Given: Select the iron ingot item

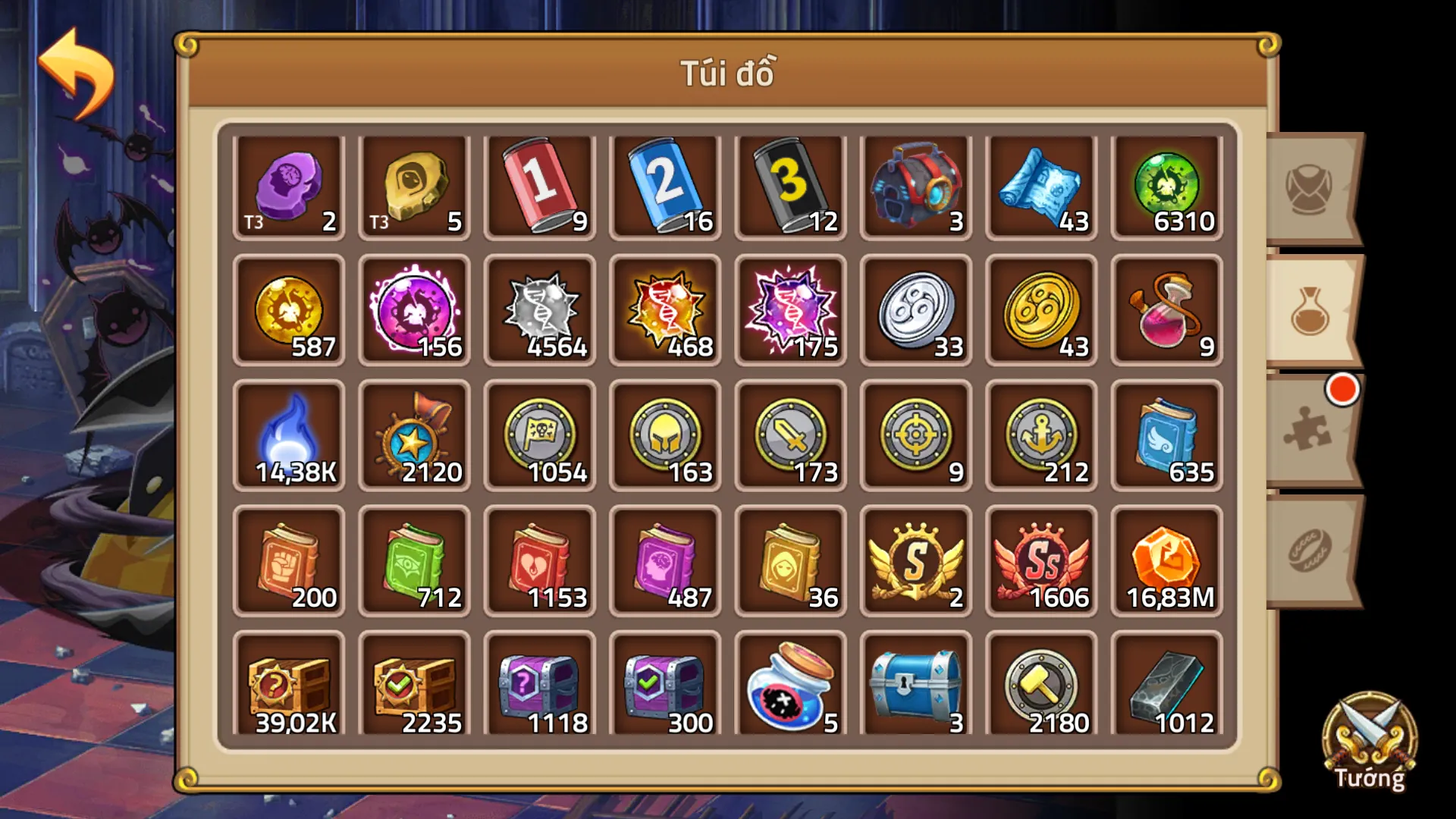Looking at the screenshot, I should (1166, 686).
